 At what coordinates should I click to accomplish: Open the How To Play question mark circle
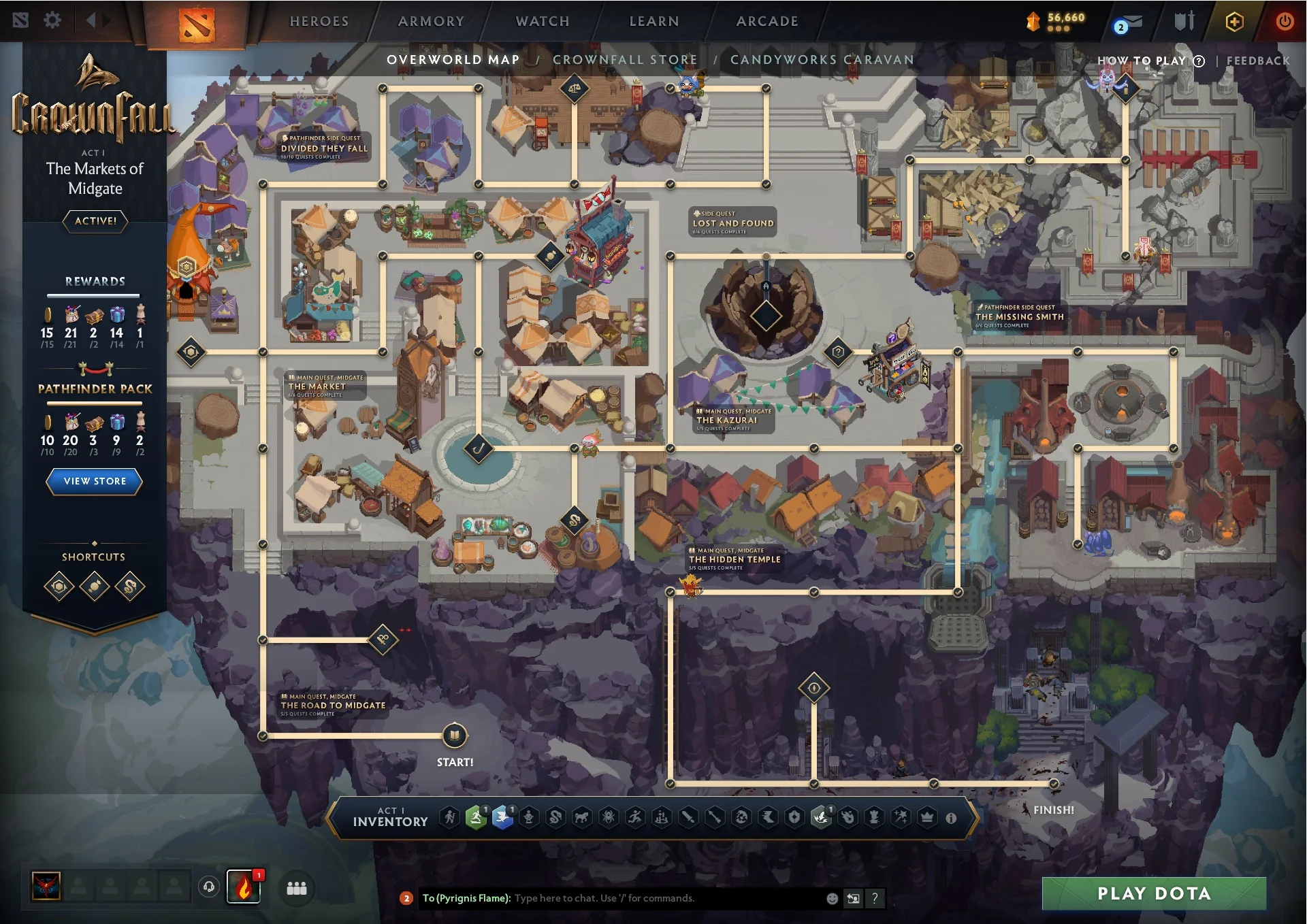(1197, 61)
